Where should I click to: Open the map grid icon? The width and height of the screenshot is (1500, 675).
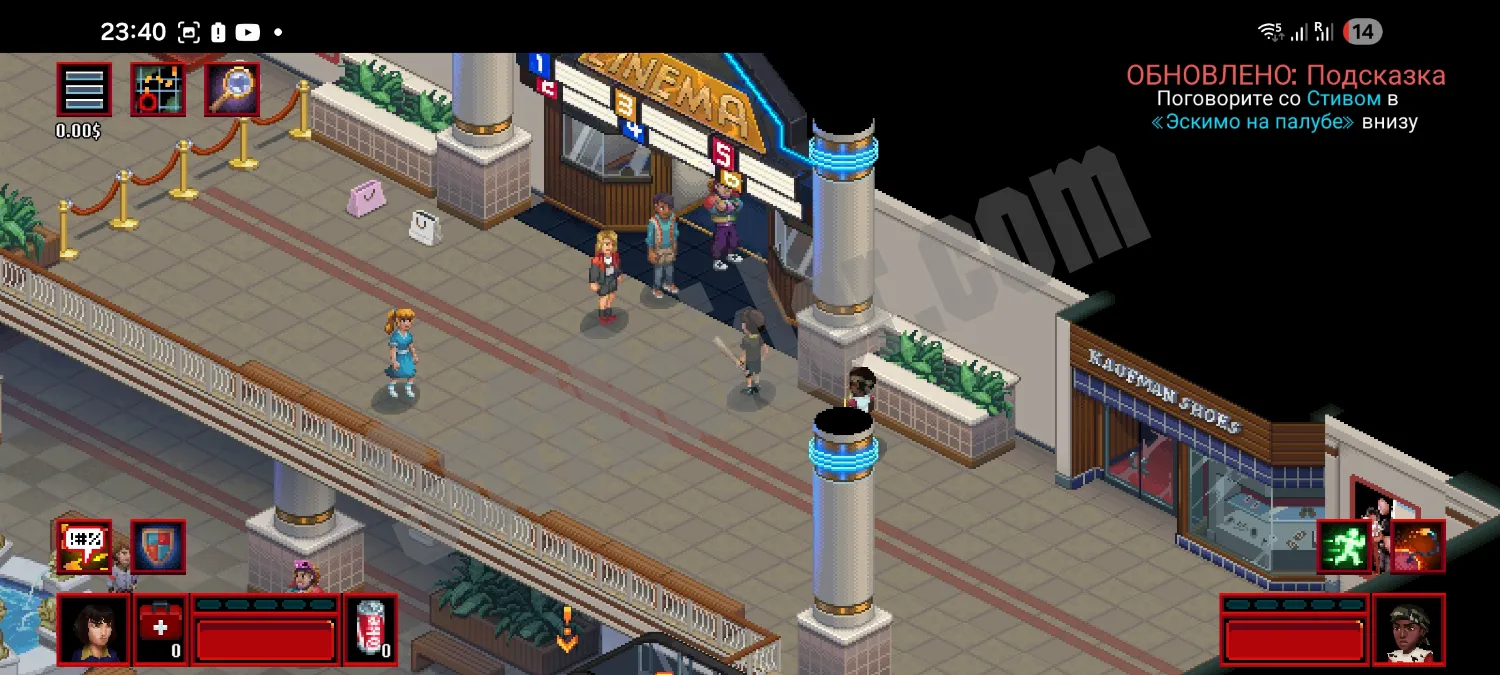point(158,90)
